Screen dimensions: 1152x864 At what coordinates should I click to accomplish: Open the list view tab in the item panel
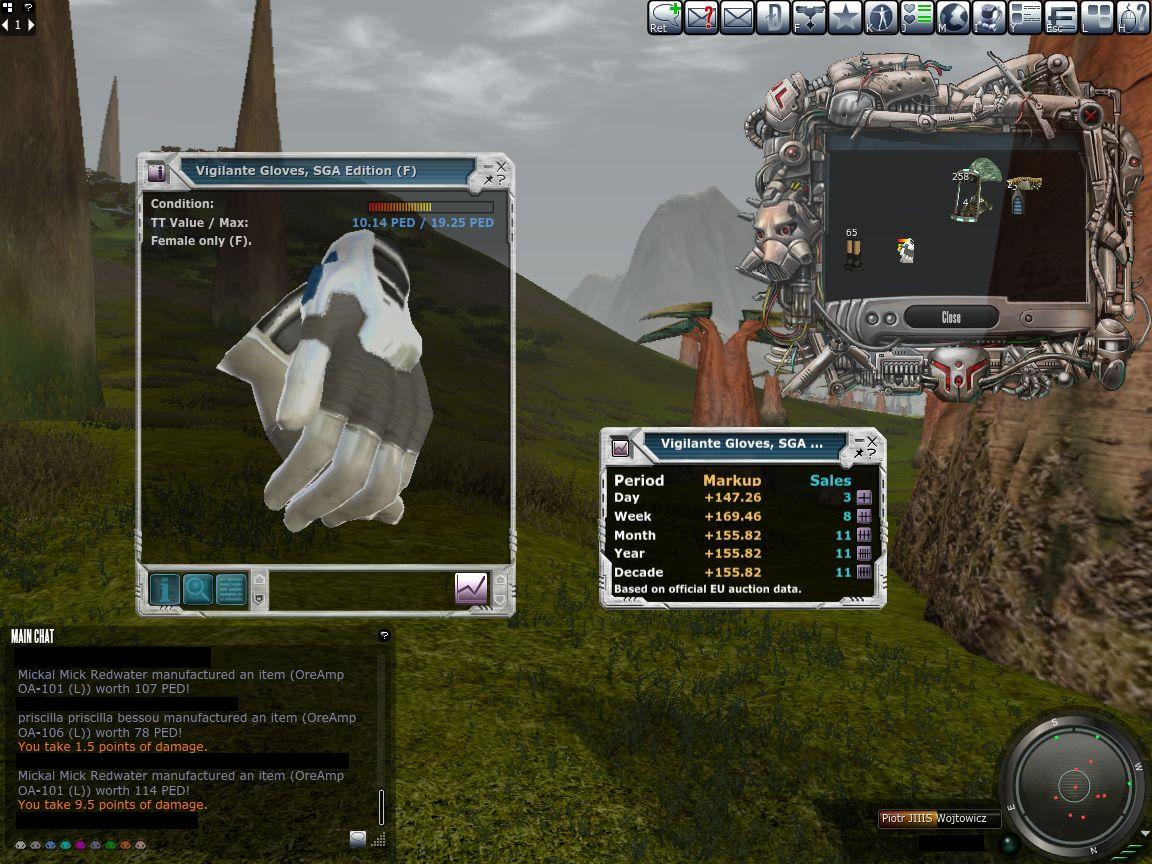pos(231,589)
